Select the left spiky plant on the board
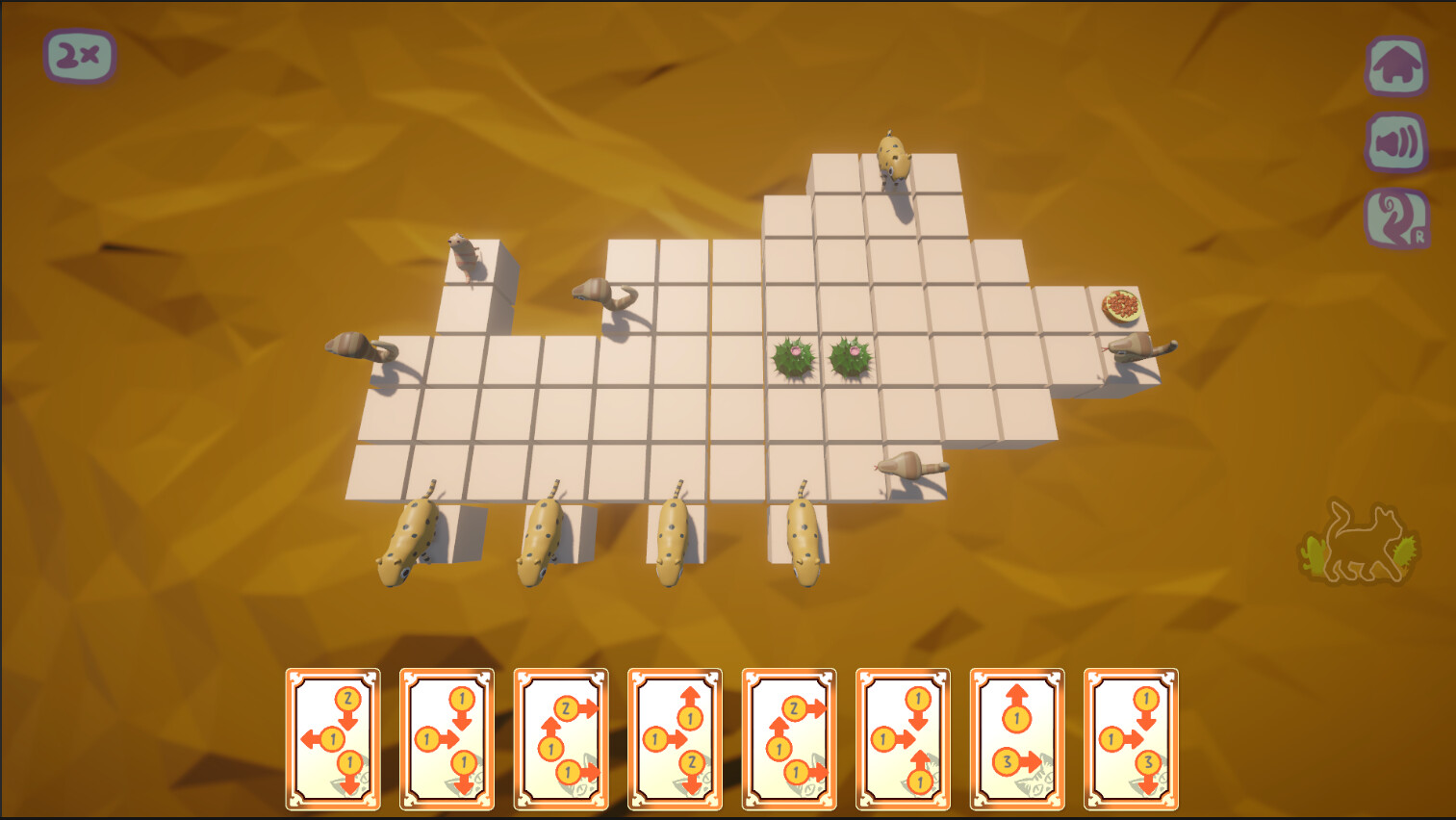The height and width of the screenshot is (820, 1456). pos(791,357)
